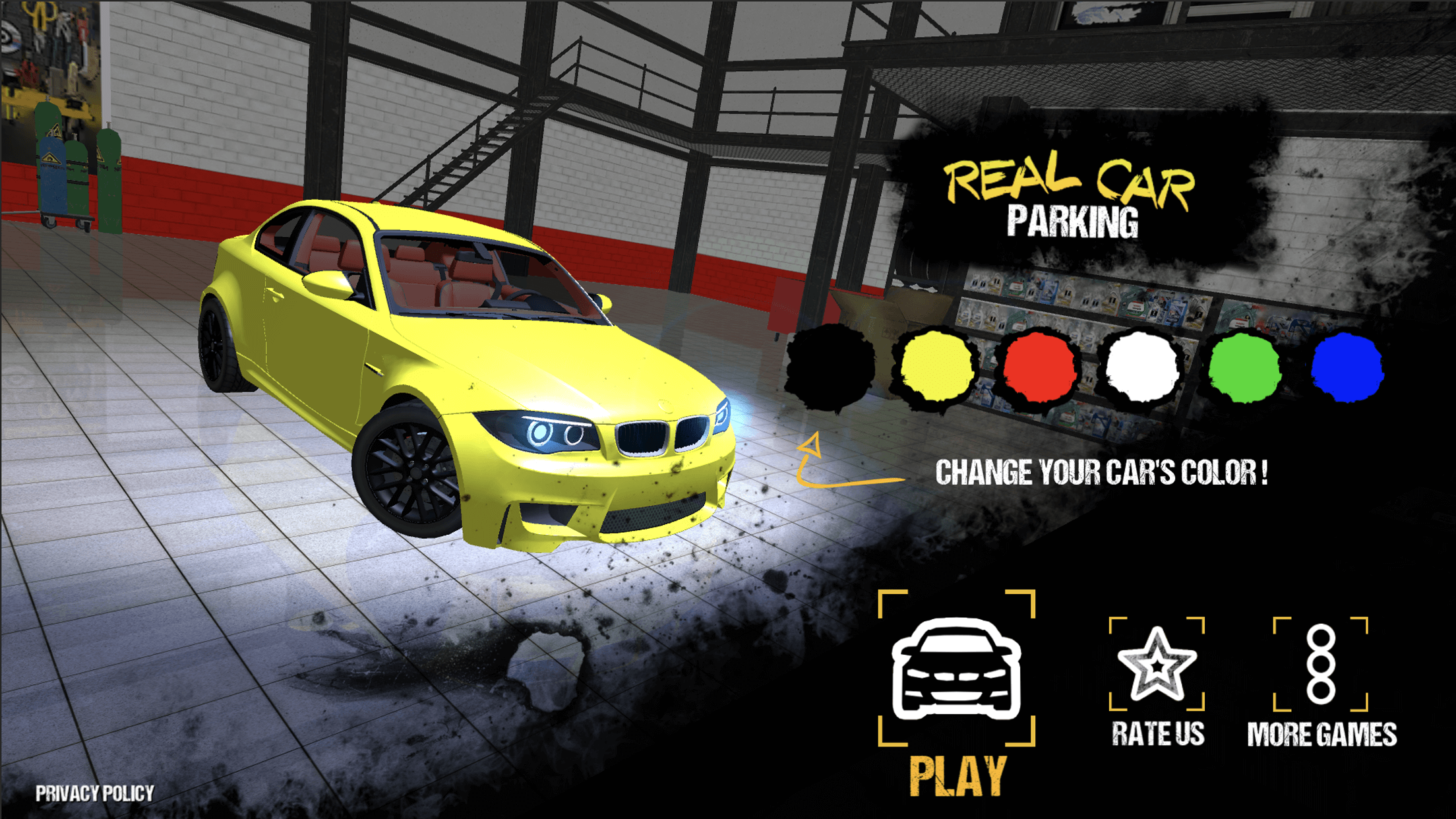Open the More Games button

click(1321, 666)
